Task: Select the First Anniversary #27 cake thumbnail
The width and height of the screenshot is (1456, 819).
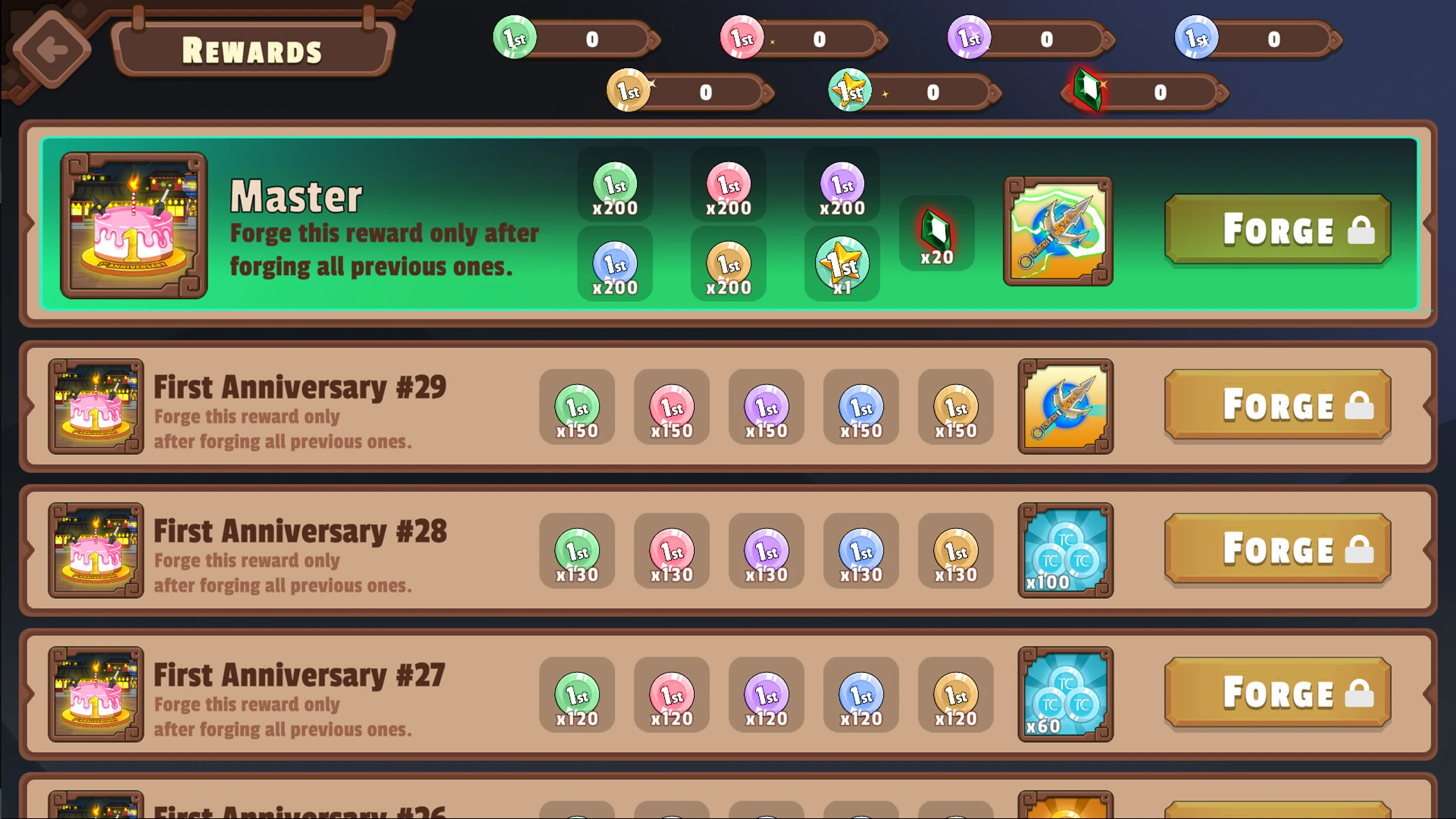Action: (96, 696)
